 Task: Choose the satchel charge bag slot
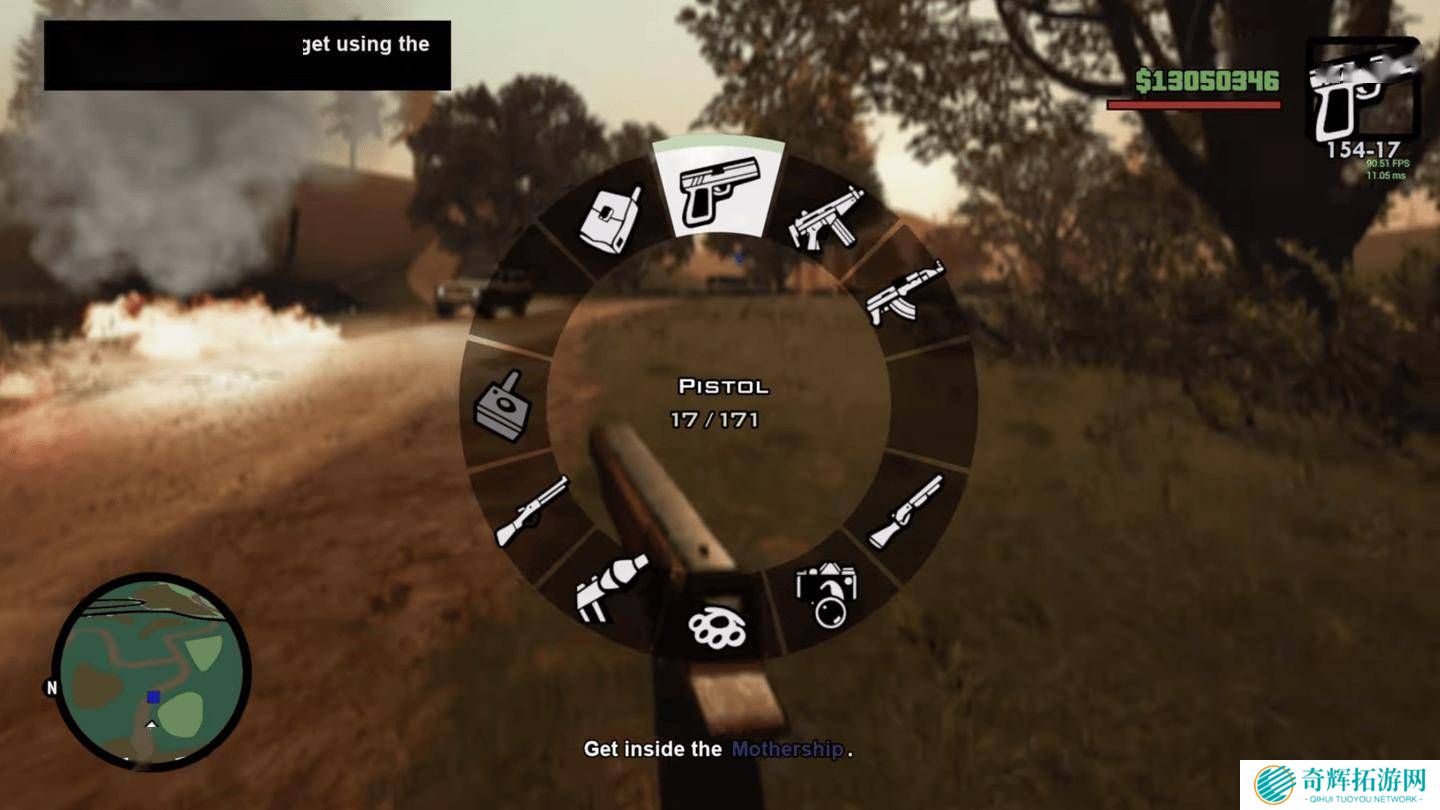point(610,218)
